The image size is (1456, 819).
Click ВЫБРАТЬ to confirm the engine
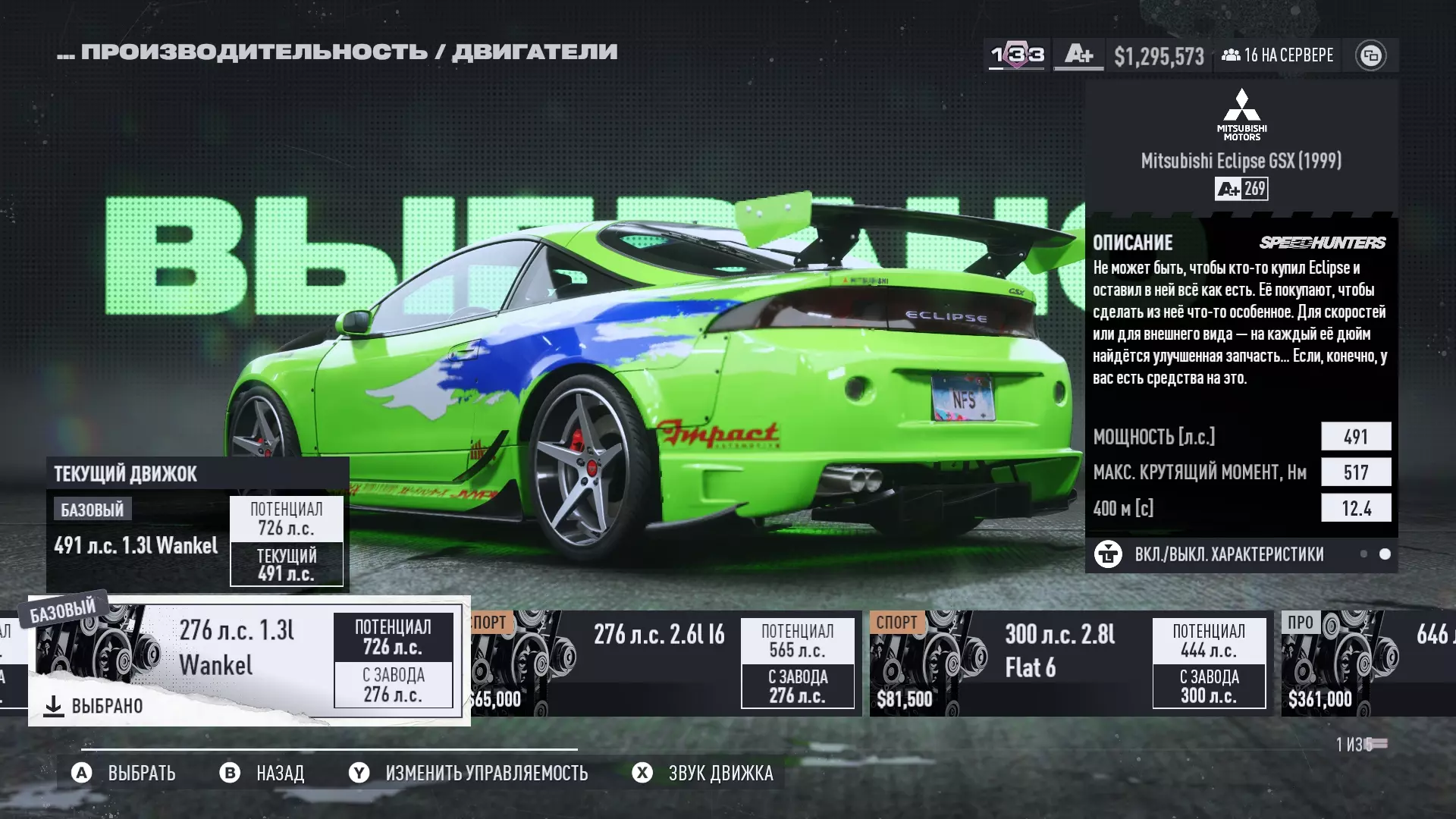point(125,773)
